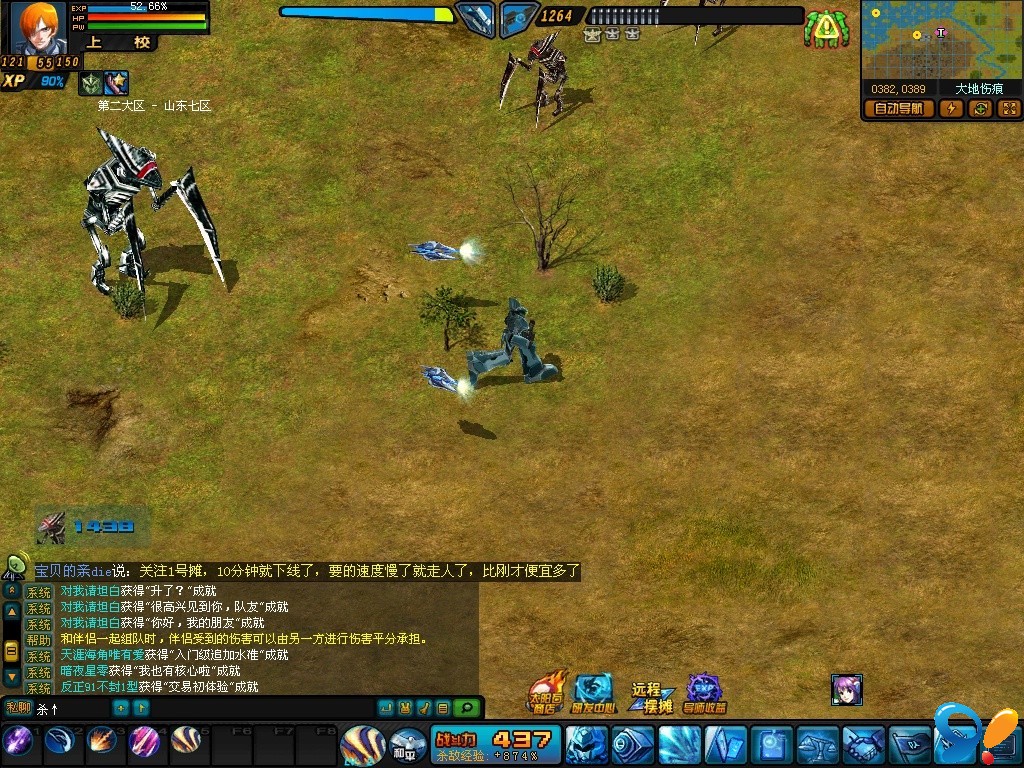Open the green mech warning icon
This screenshot has width=1024, height=768.
826,29
